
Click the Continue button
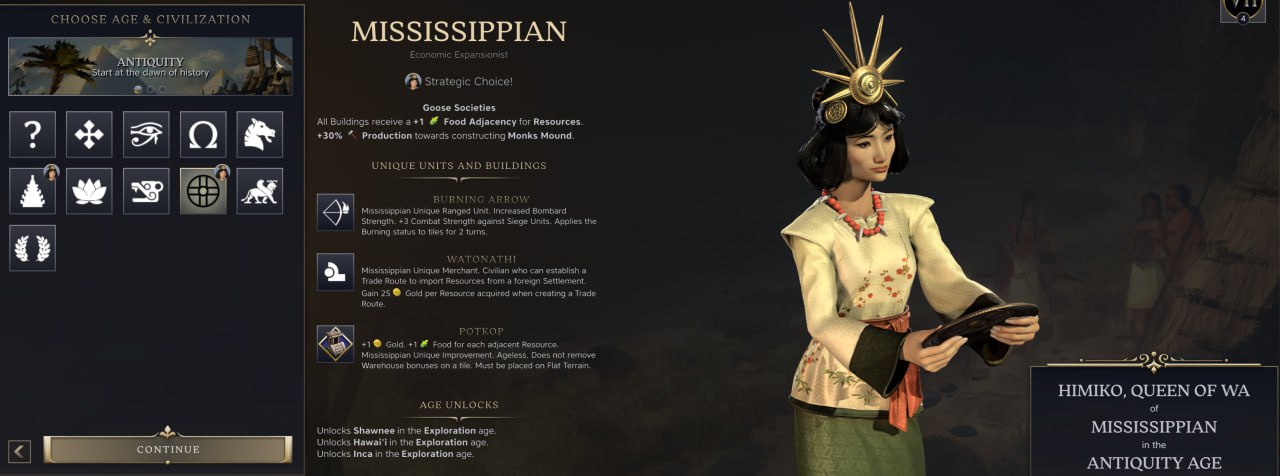coord(168,450)
